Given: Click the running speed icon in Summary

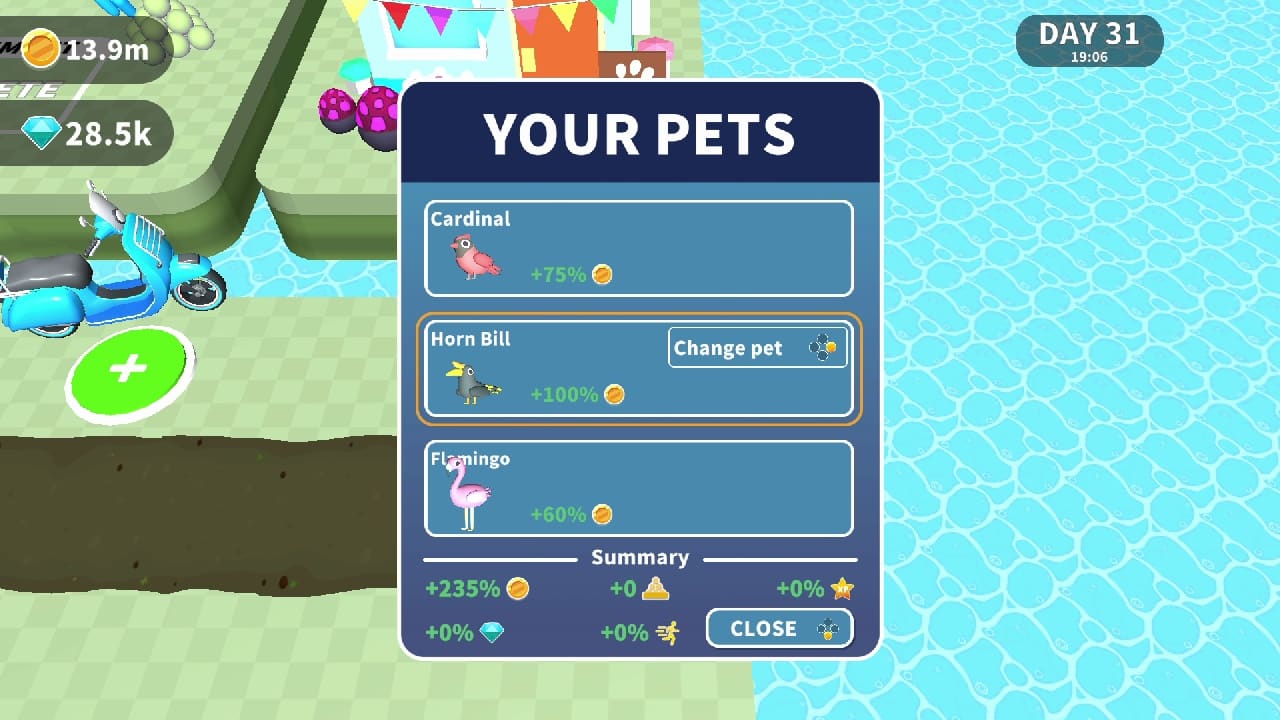Looking at the screenshot, I should [x=666, y=632].
